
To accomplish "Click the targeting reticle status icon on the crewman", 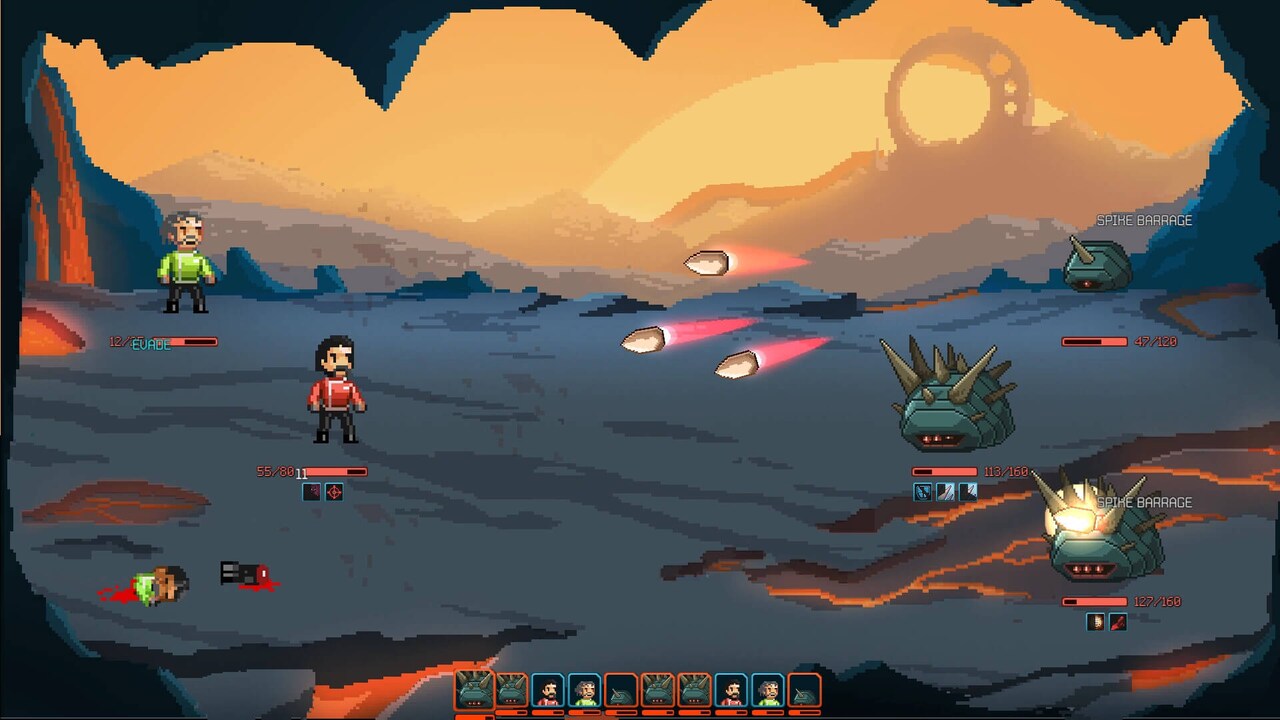I will (x=334, y=492).
